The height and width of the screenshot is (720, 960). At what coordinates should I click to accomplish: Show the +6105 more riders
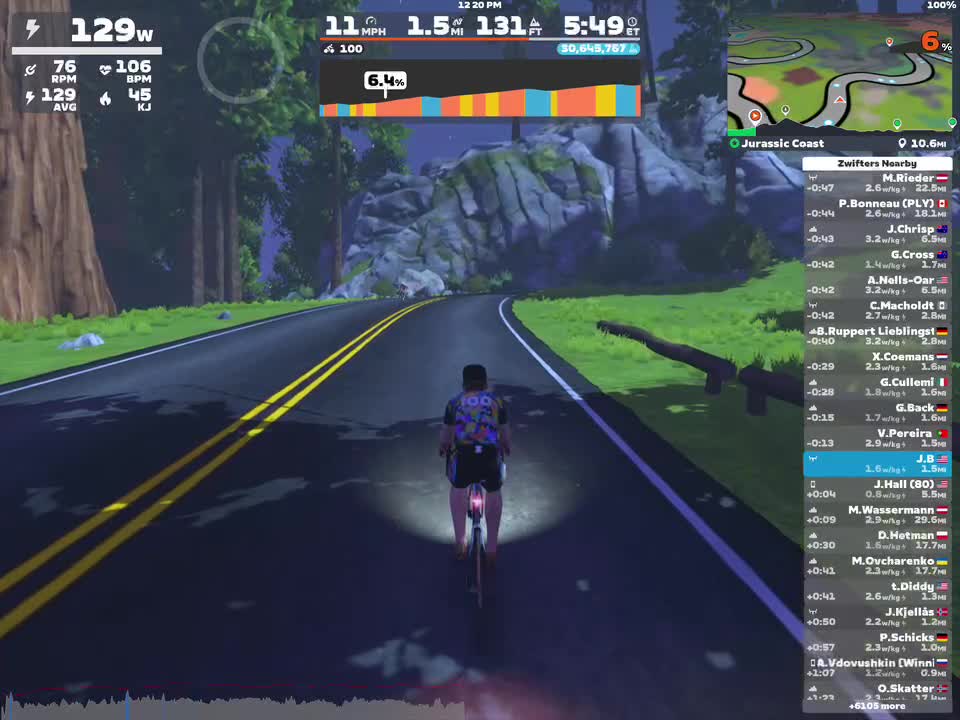point(877,706)
